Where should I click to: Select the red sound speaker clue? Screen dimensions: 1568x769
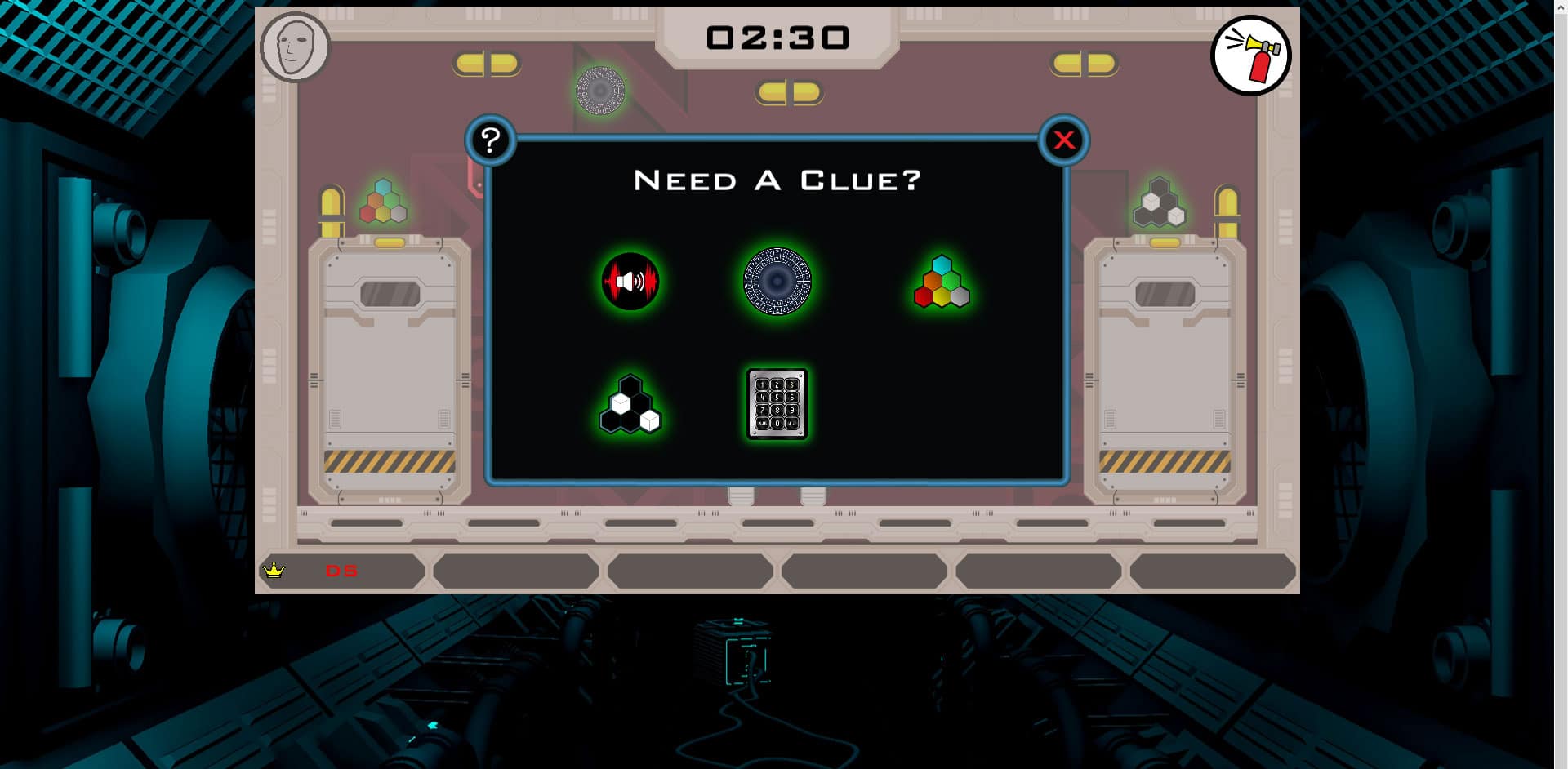[630, 282]
